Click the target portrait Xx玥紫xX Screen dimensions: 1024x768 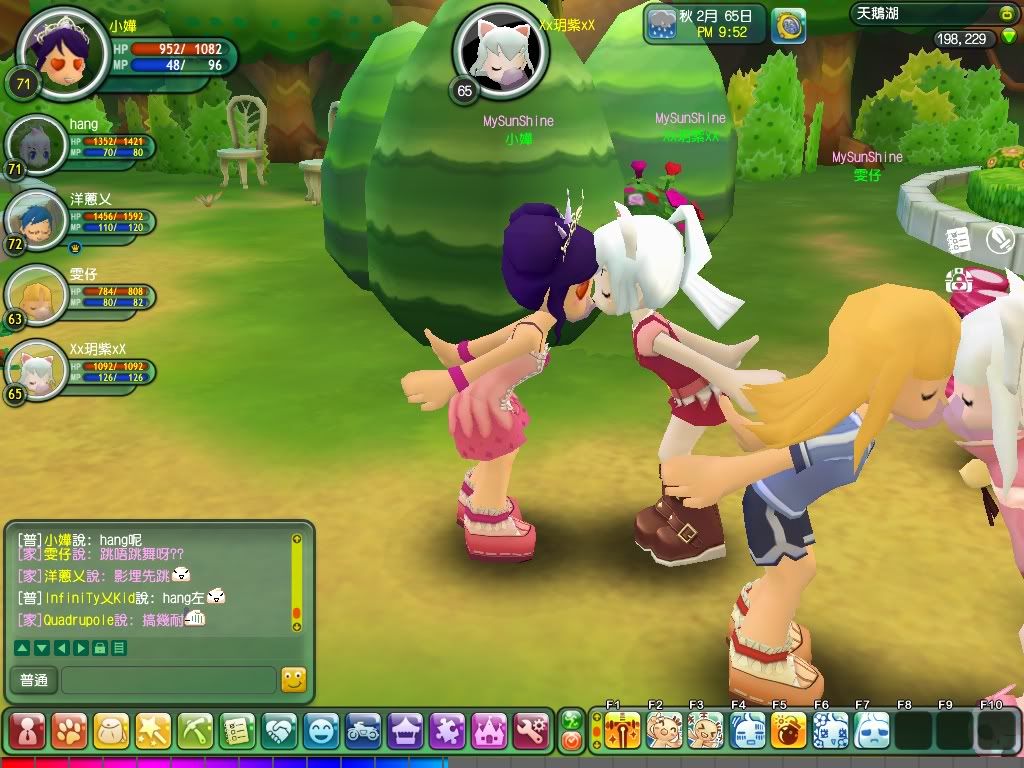coord(487,48)
